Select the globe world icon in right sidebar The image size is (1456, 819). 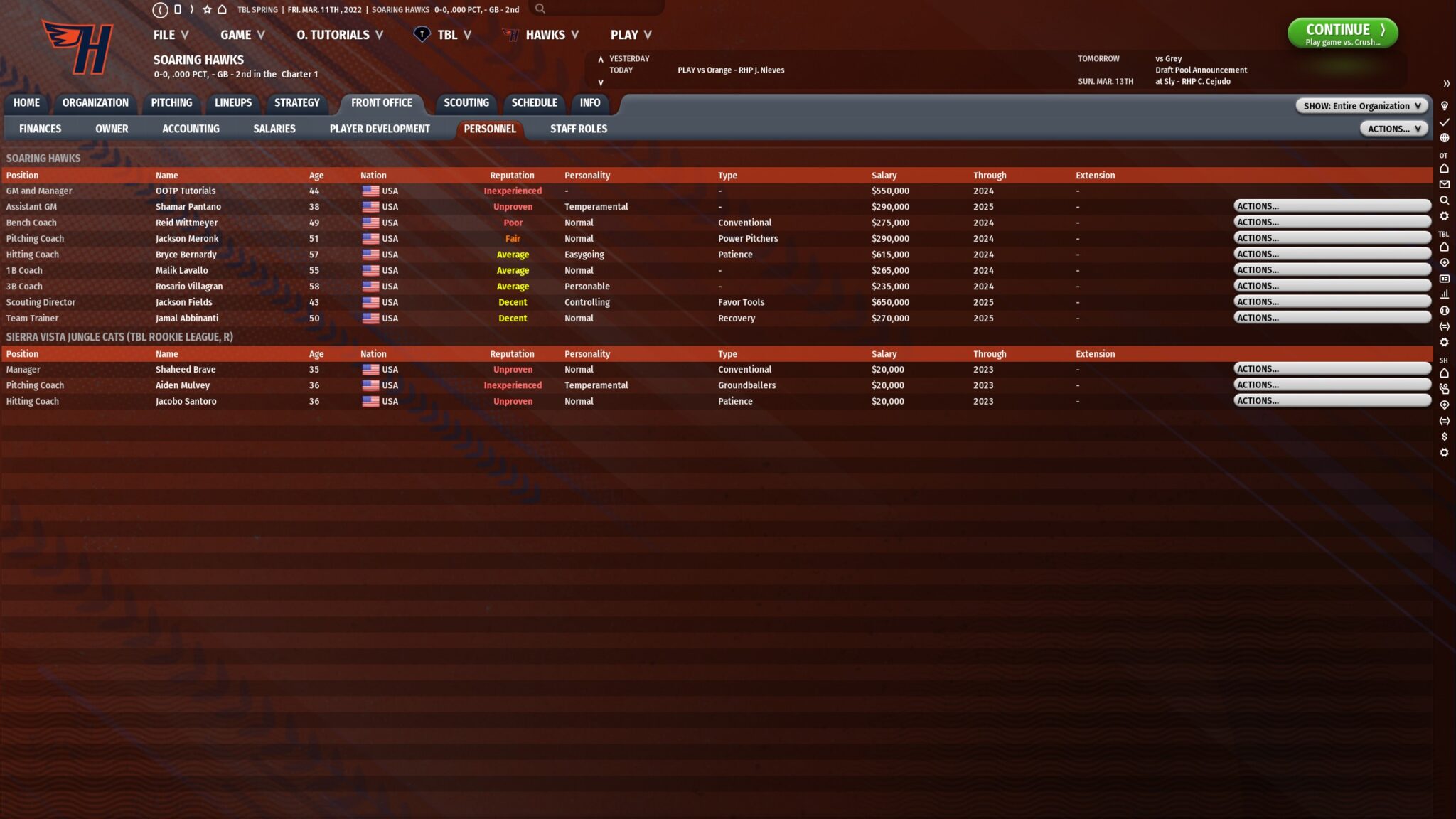click(x=1445, y=139)
